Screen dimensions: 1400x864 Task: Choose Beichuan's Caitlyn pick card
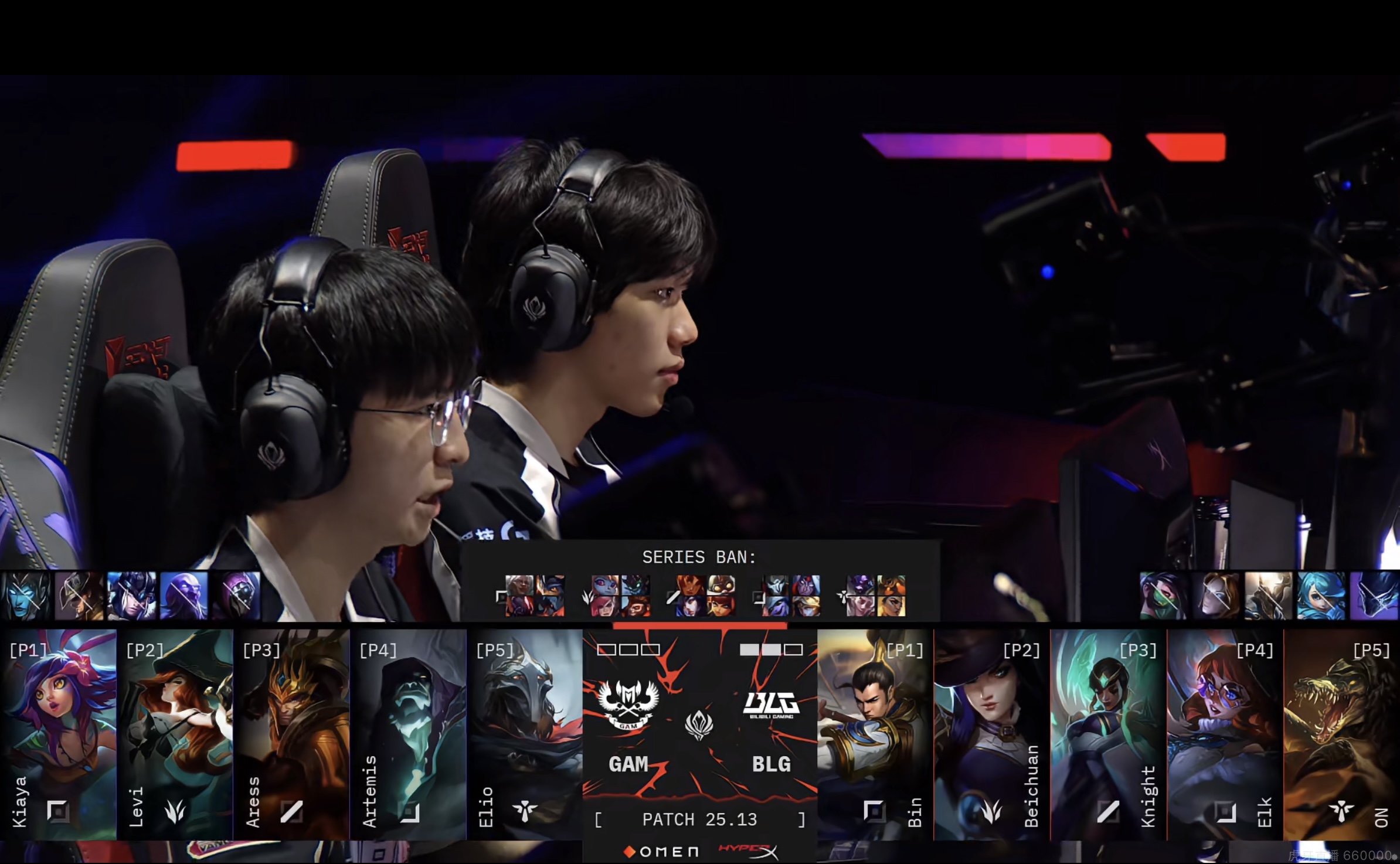click(991, 734)
